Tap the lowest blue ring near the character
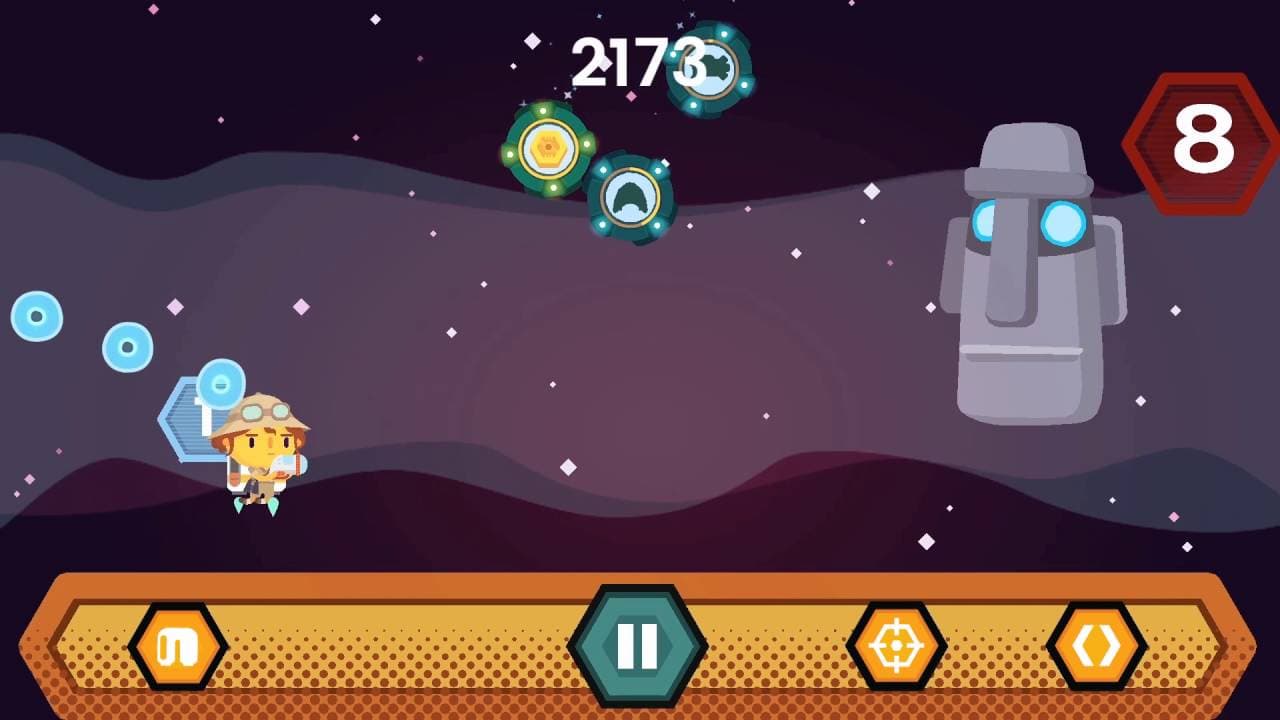1280x720 pixels. coord(220,383)
